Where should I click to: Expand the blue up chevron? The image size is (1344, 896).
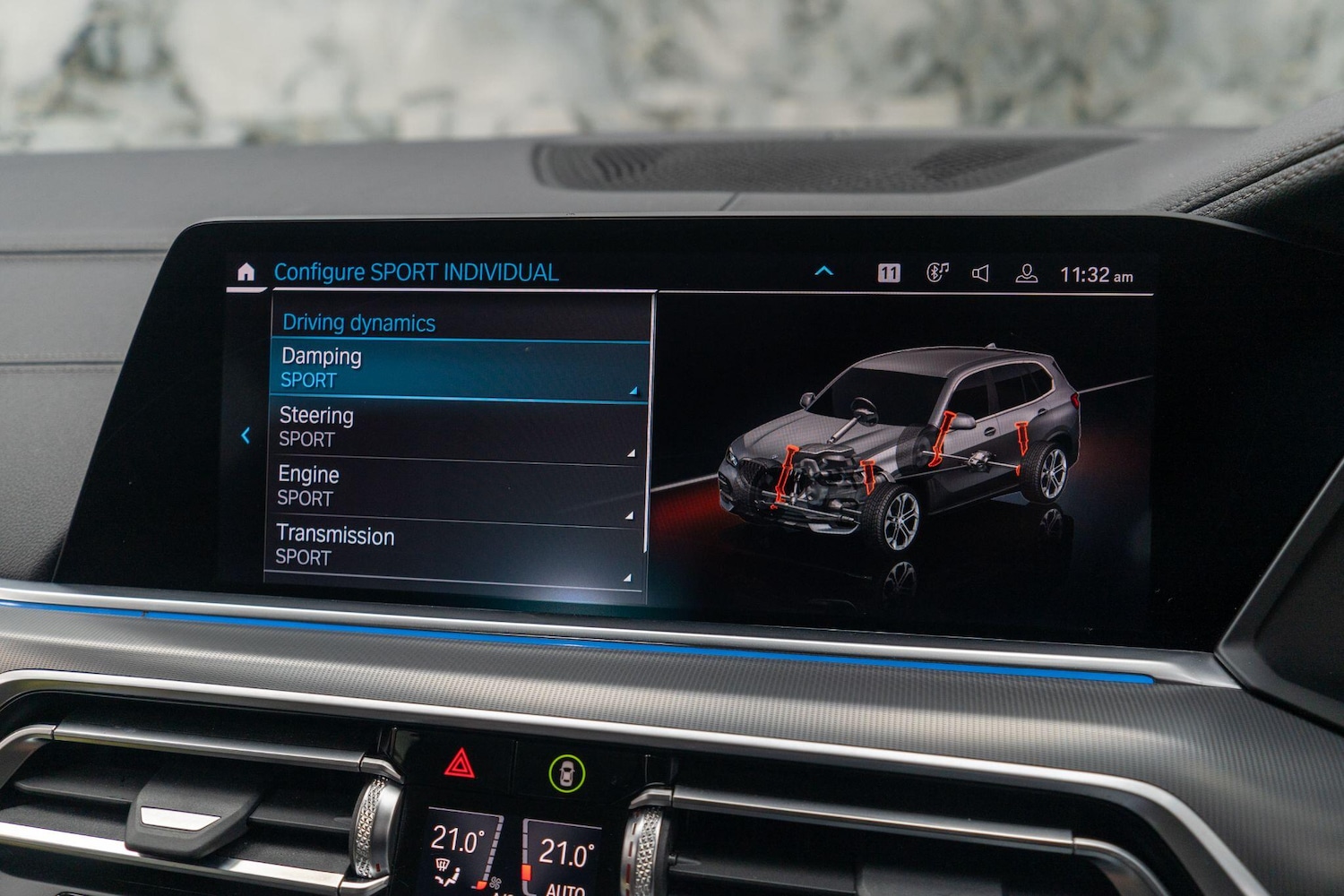pos(823,271)
